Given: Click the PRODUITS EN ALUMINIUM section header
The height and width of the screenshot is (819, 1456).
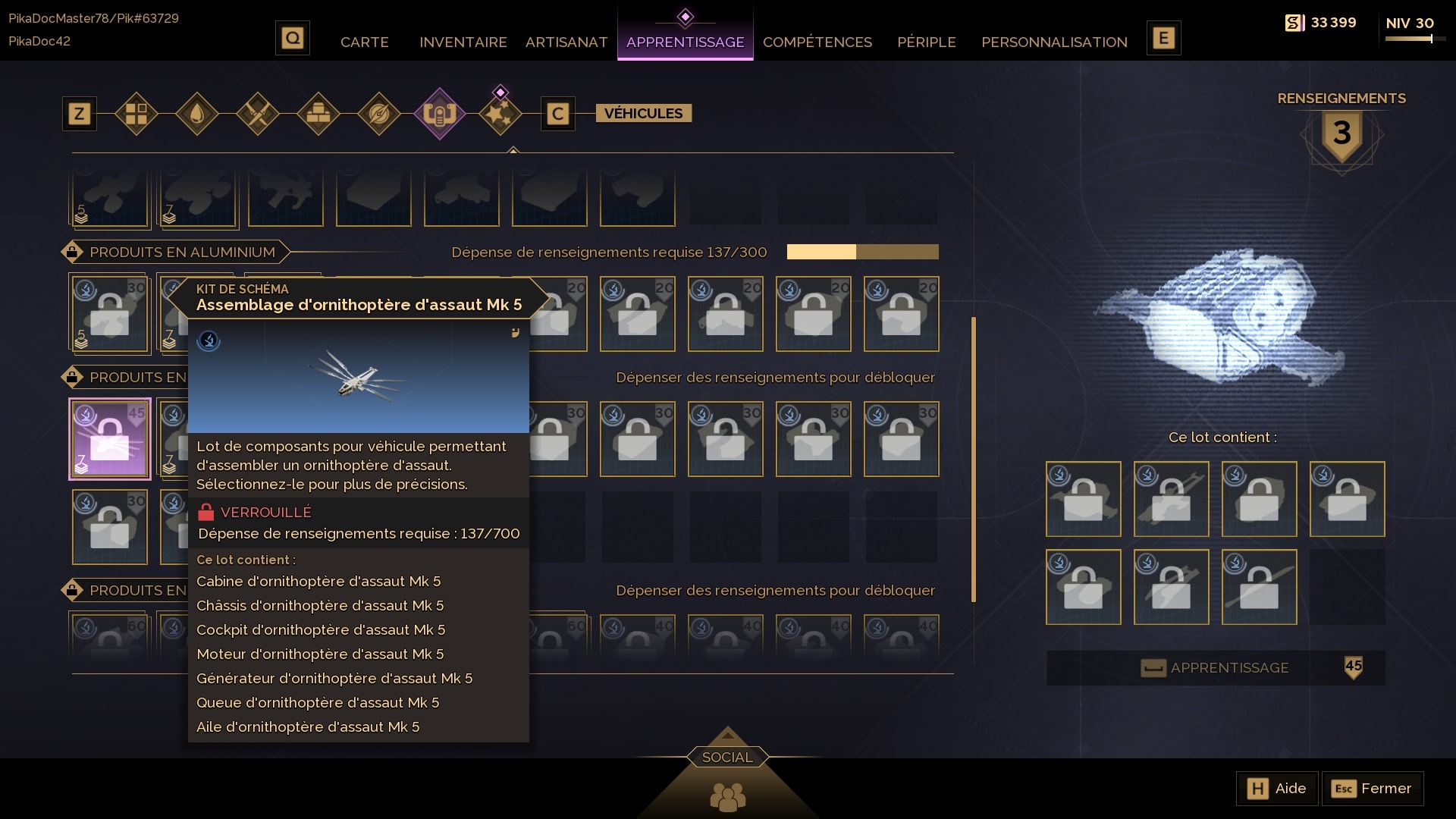Looking at the screenshot, I should click(182, 252).
